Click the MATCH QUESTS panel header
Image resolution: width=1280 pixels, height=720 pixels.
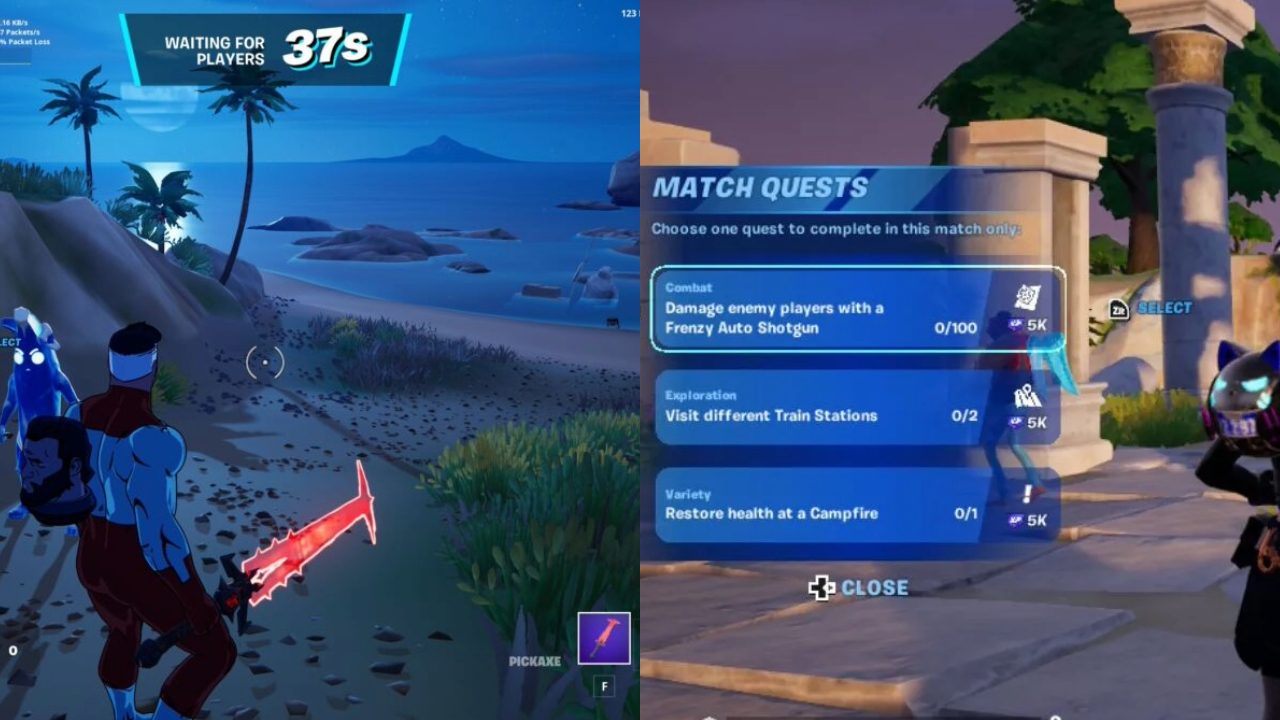click(761, 188)
